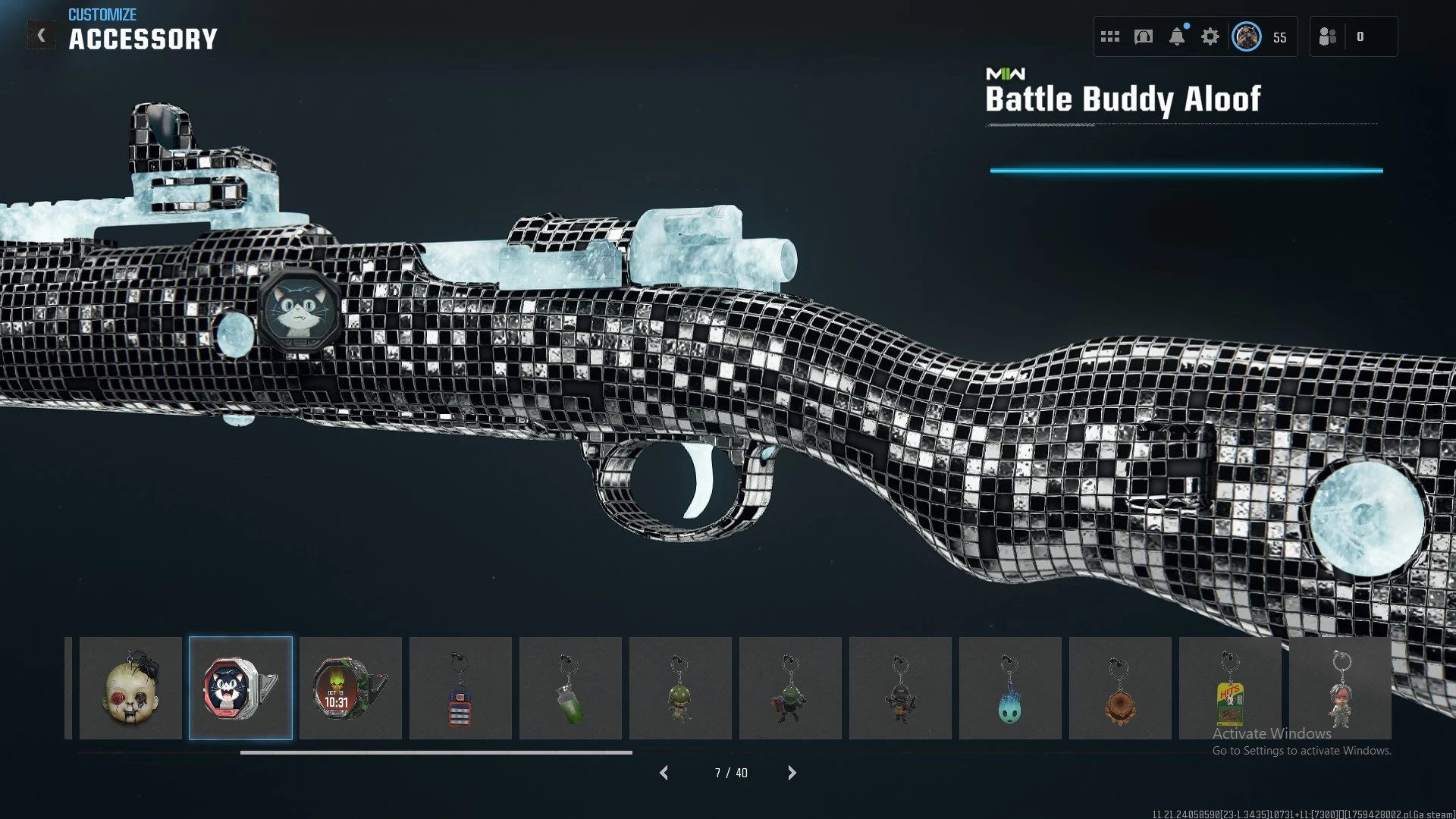Show notifications with the bell icon
This screenshot has width=1456, height=819.
pyautogui.click(x=1177, y=36)
